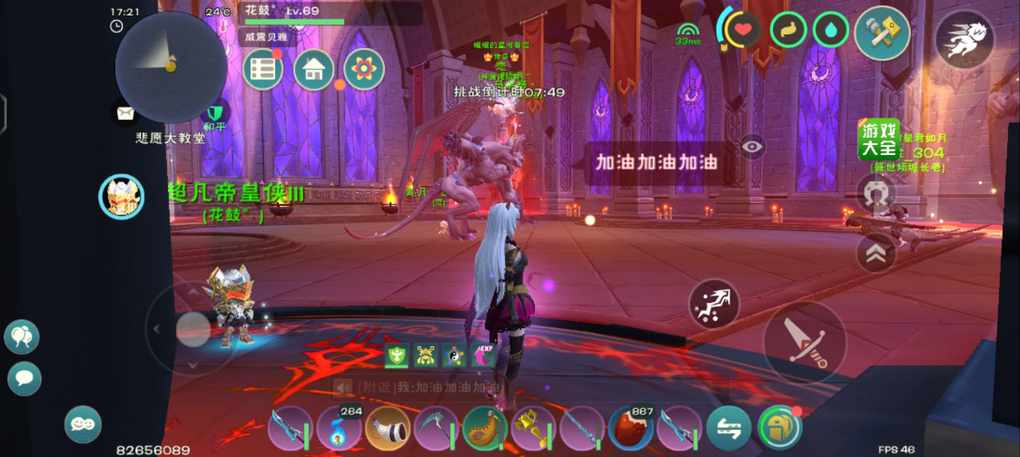This screenshot has height=457, width=1020.
Task: Select the golden hammer hotbar slot
Action: point(533,428)
